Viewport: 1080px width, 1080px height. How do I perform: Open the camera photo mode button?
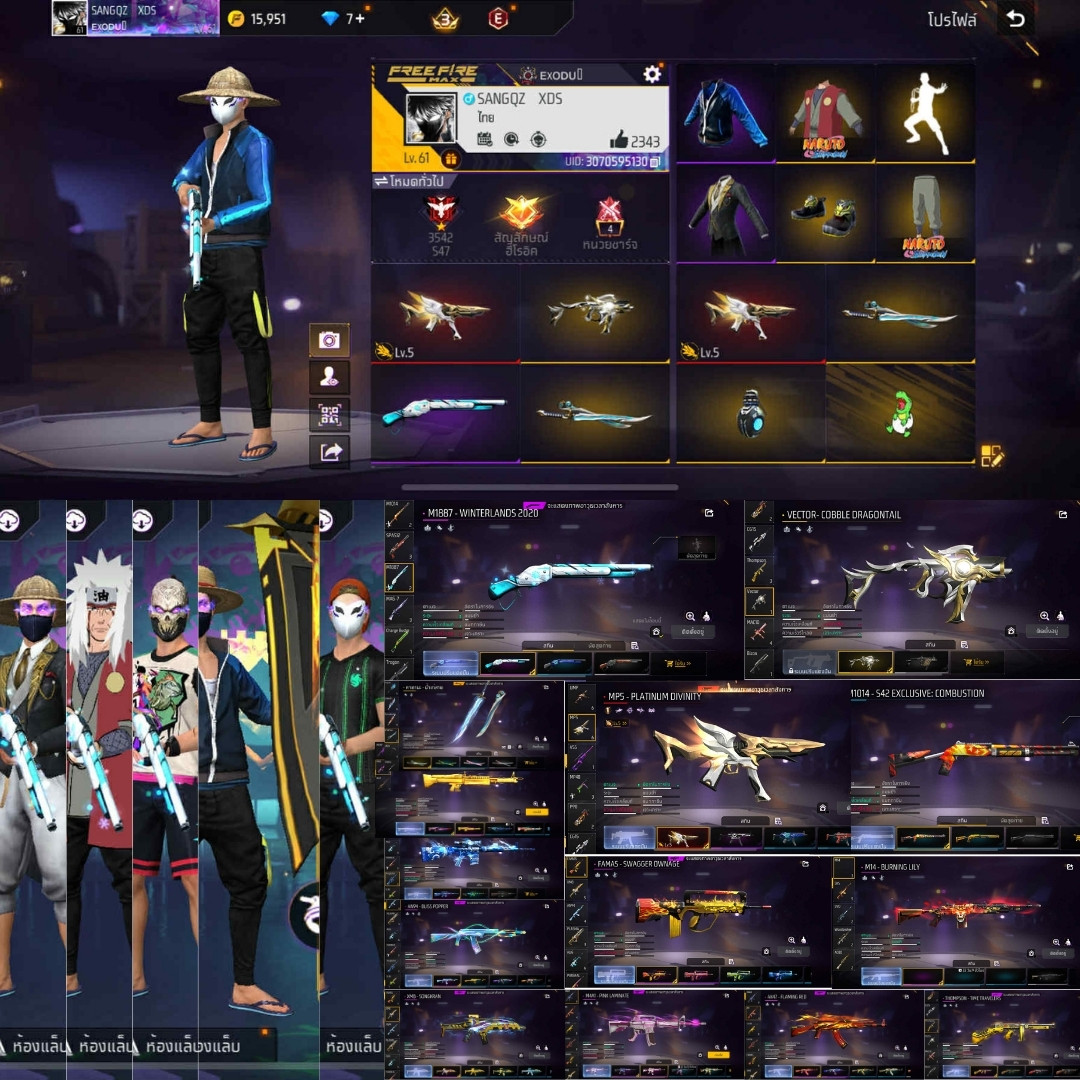pyautogui.click(x=329, y=340)
